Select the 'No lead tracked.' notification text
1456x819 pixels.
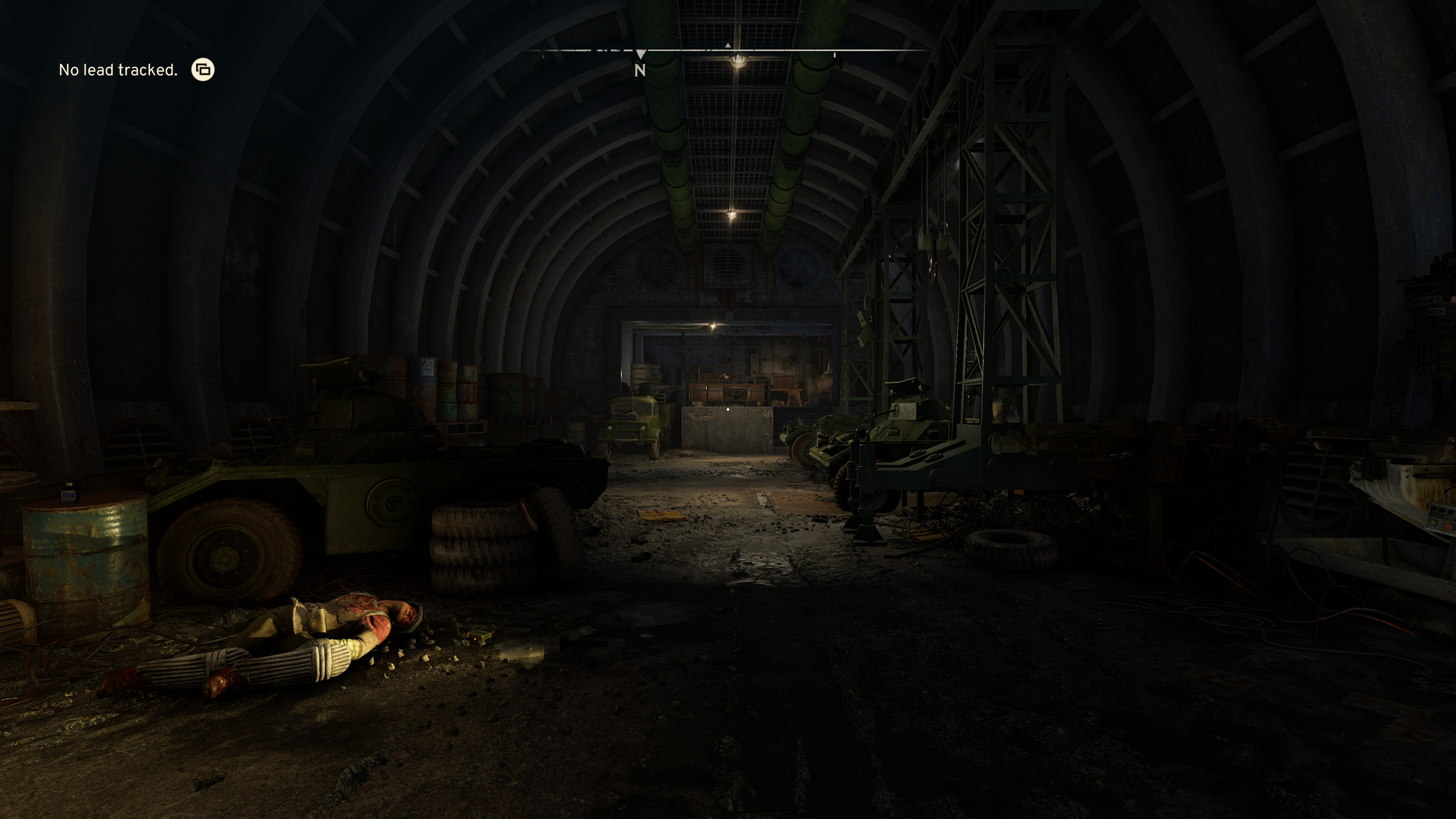click(x=118, y=69)
